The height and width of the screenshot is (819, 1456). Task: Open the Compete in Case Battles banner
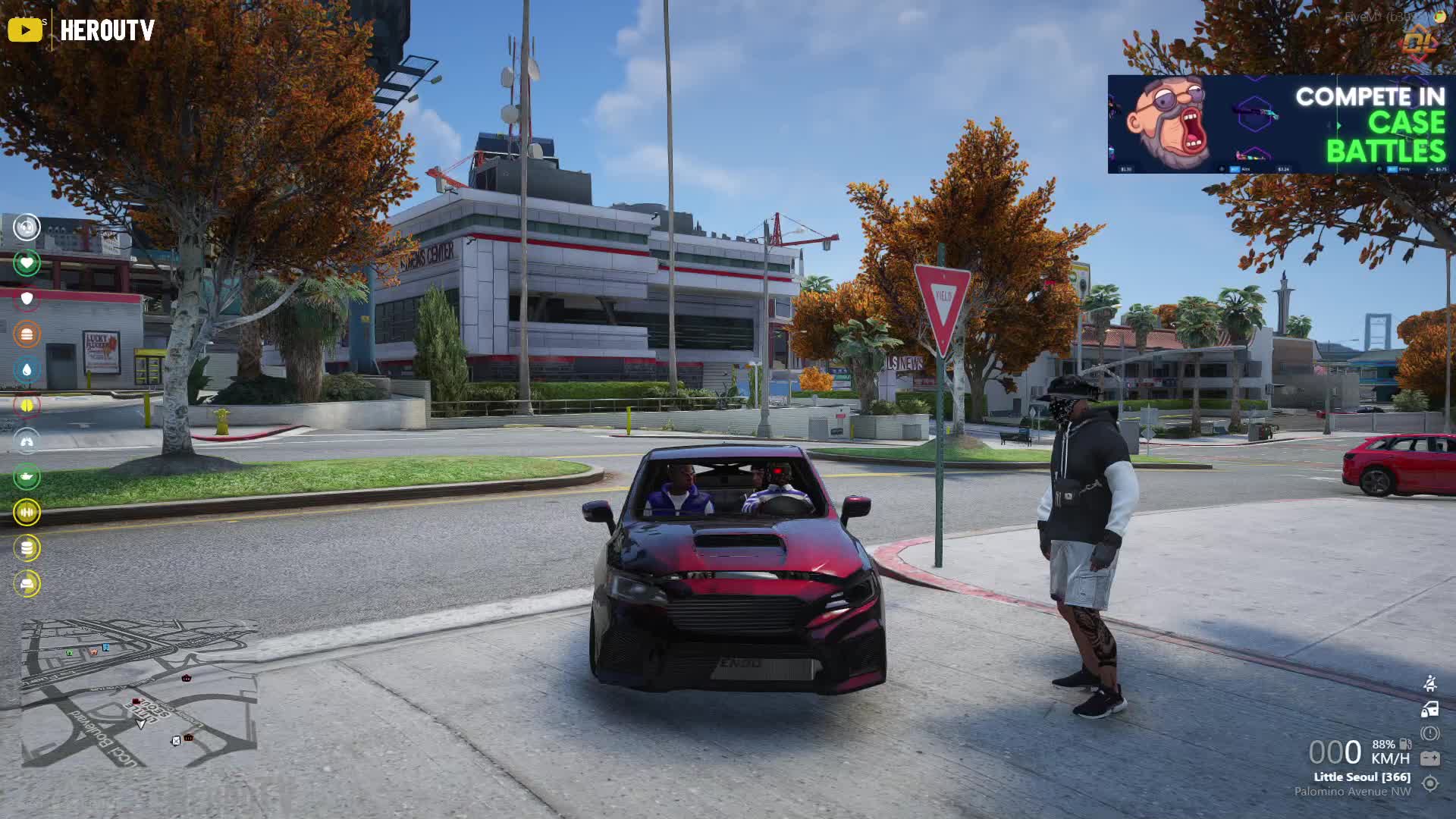click(1280, 124)
